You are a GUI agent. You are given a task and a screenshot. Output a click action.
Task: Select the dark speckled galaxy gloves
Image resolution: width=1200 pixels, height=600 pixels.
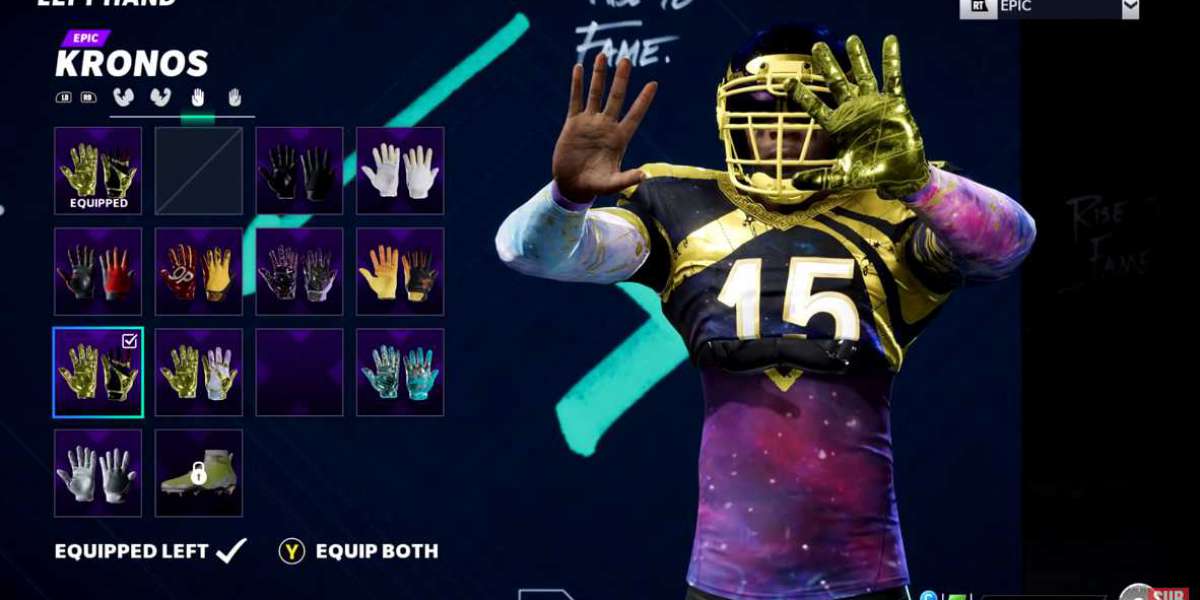[300, 272]
